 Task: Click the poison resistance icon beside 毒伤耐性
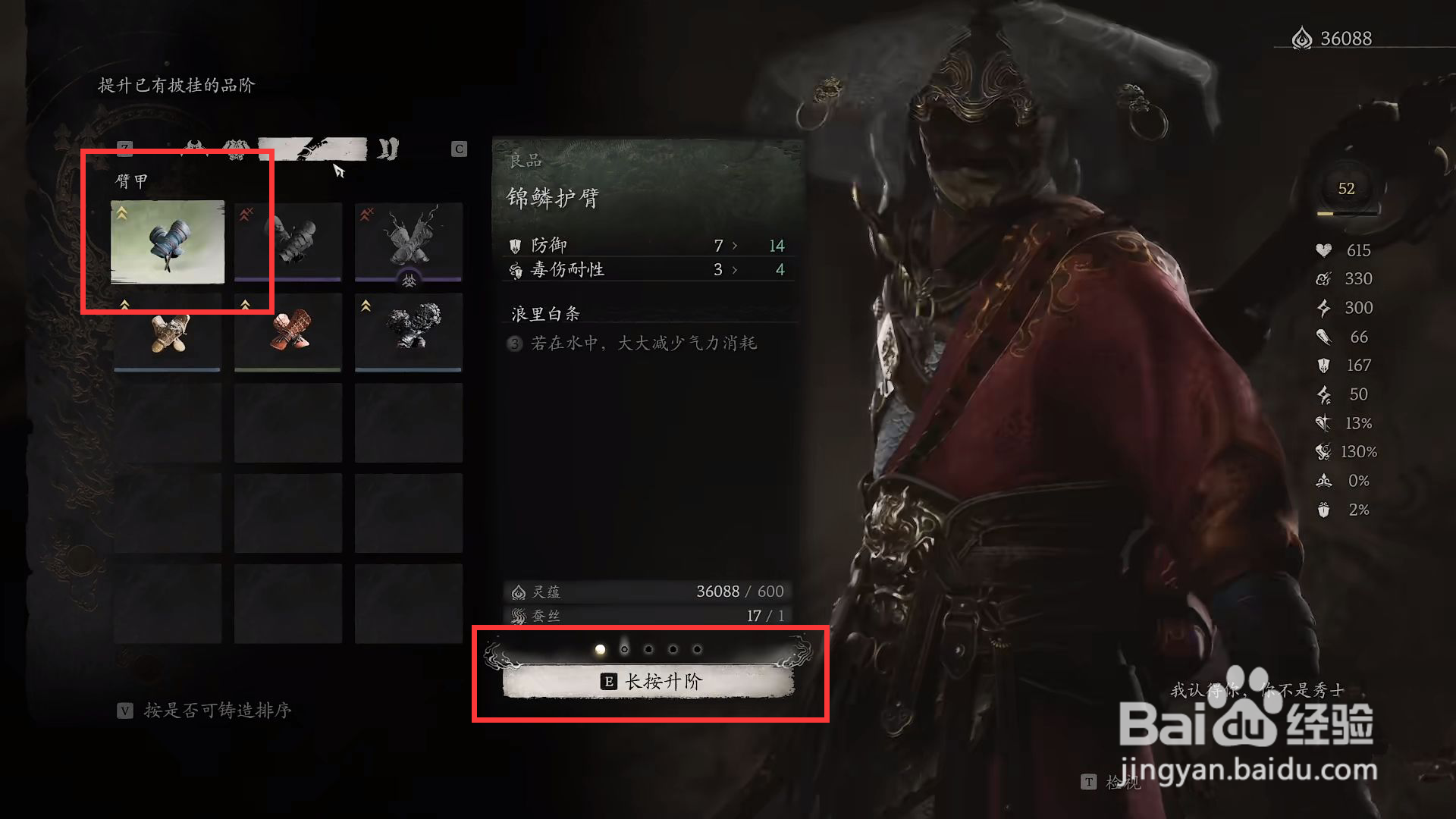pyautogui.click(x=517, y=270)
